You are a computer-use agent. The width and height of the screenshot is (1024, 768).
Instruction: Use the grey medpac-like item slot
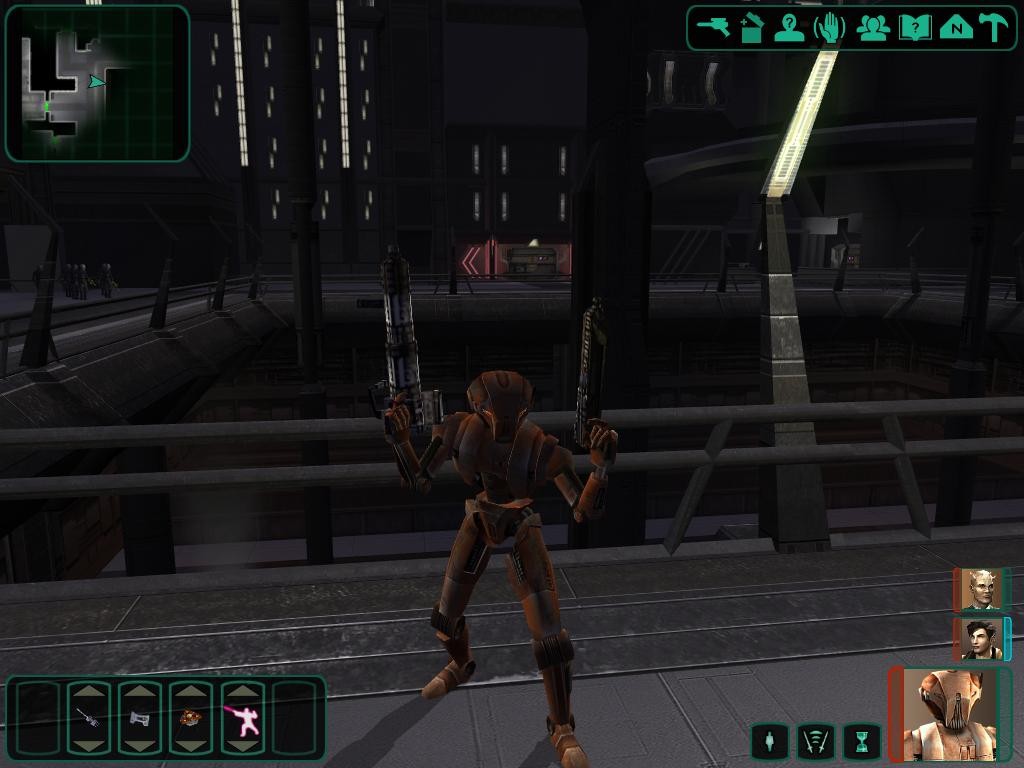coord(139,717)
